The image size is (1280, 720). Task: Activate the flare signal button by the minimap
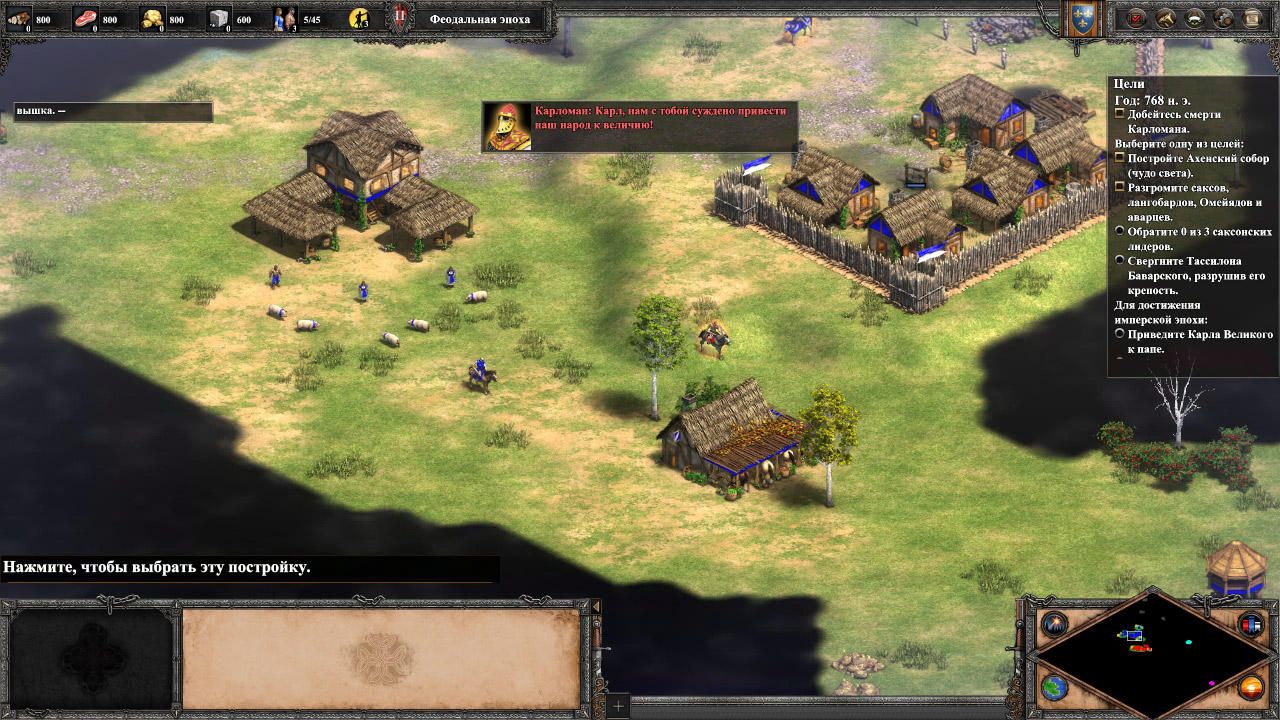(1052, 625)
